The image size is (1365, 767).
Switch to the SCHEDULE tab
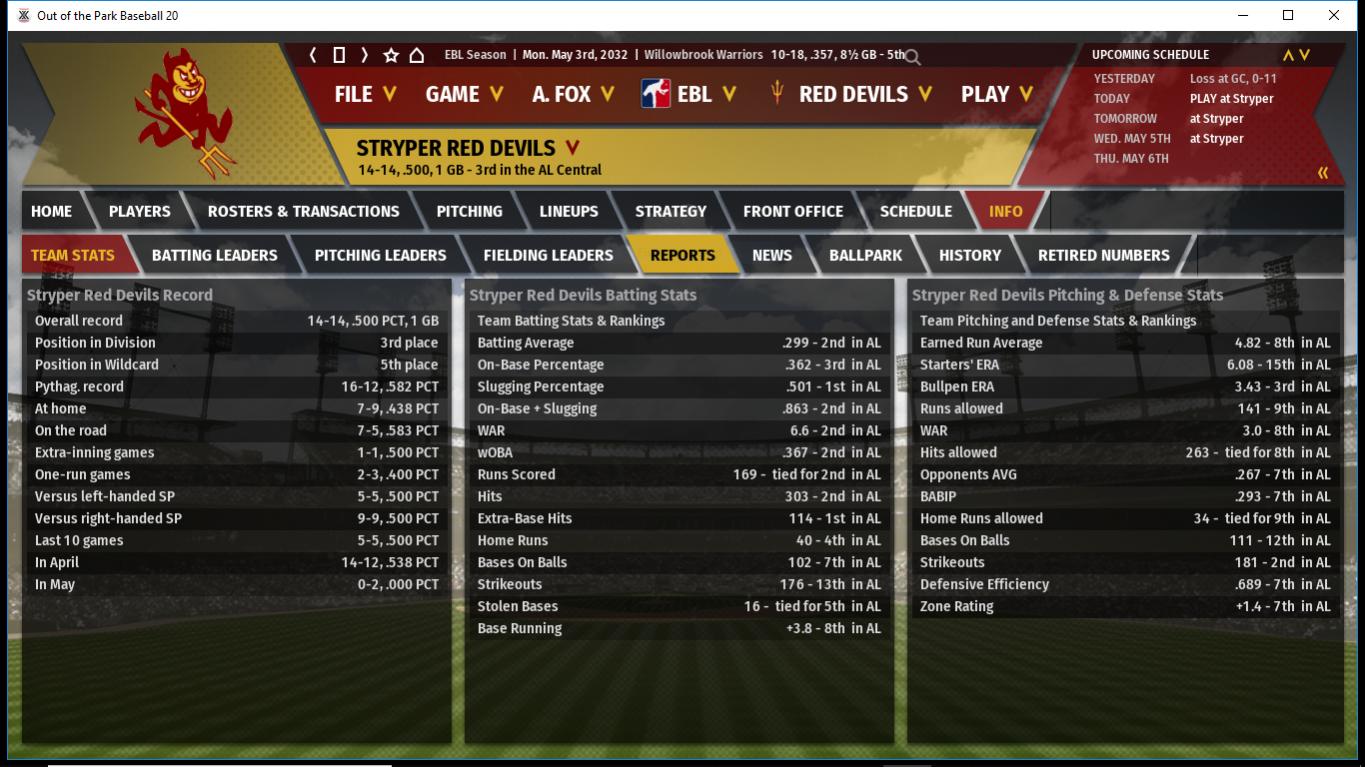(x=915, y=211)
